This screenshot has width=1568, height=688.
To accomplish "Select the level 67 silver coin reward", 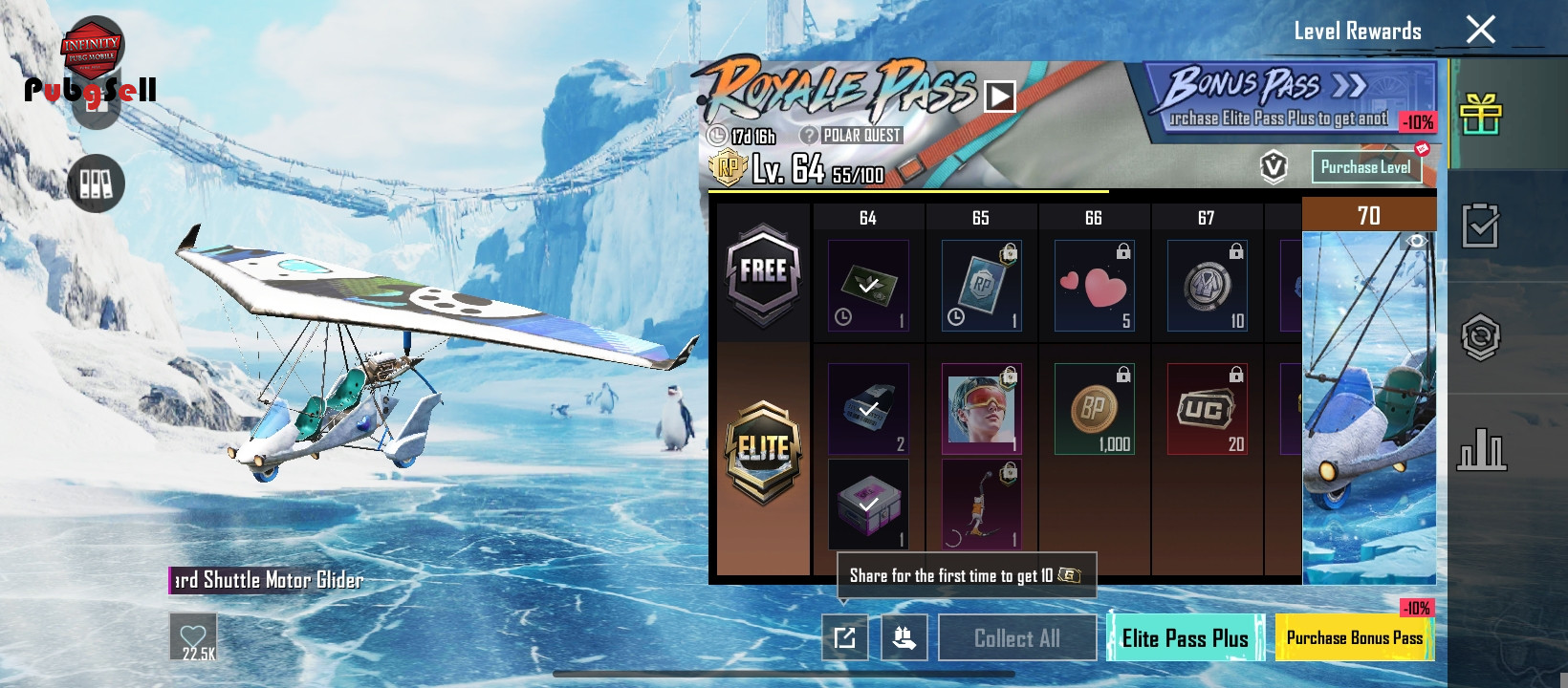I will click(x=1207, y=286).
